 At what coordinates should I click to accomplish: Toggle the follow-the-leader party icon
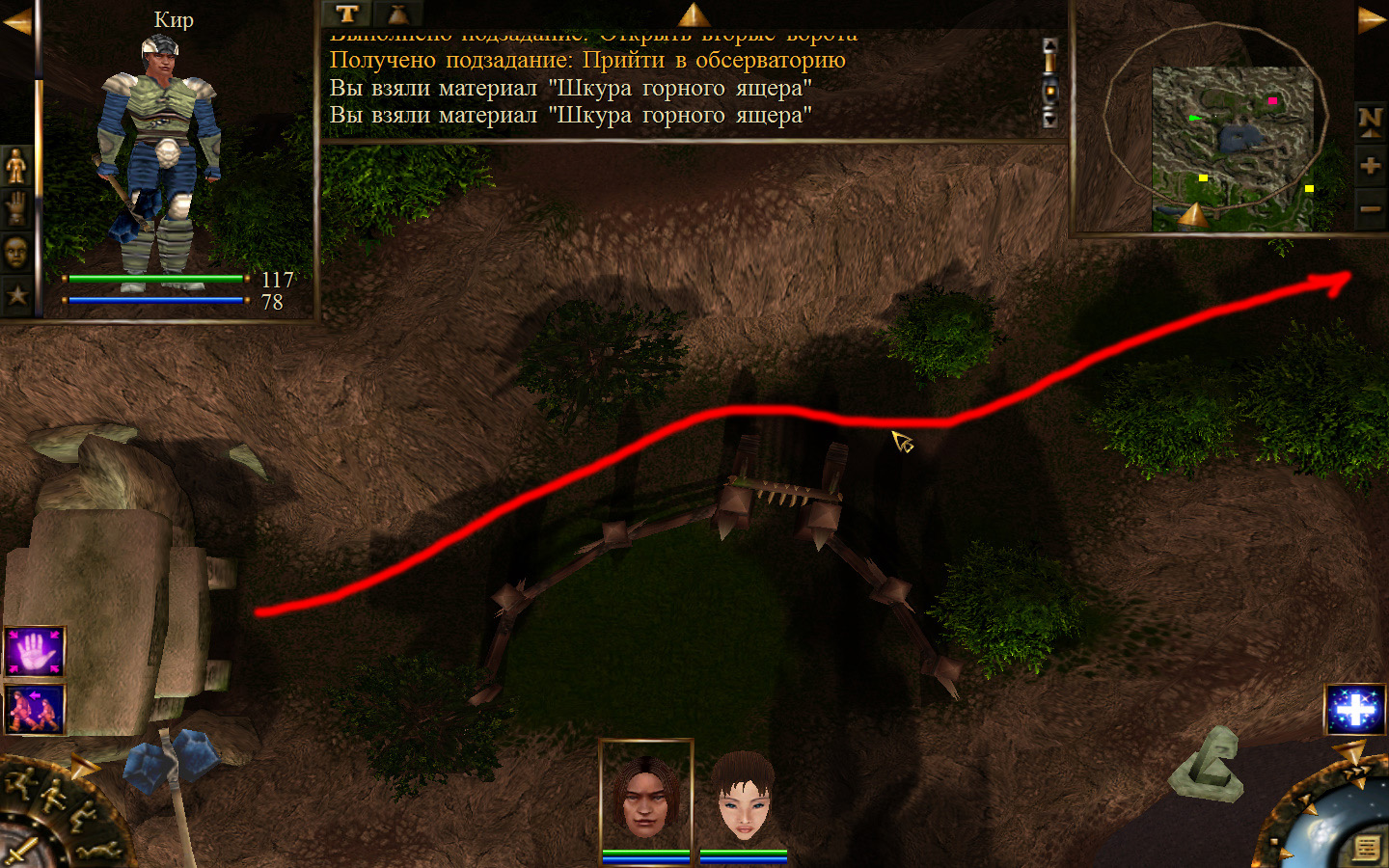click(x=35, y=709)
